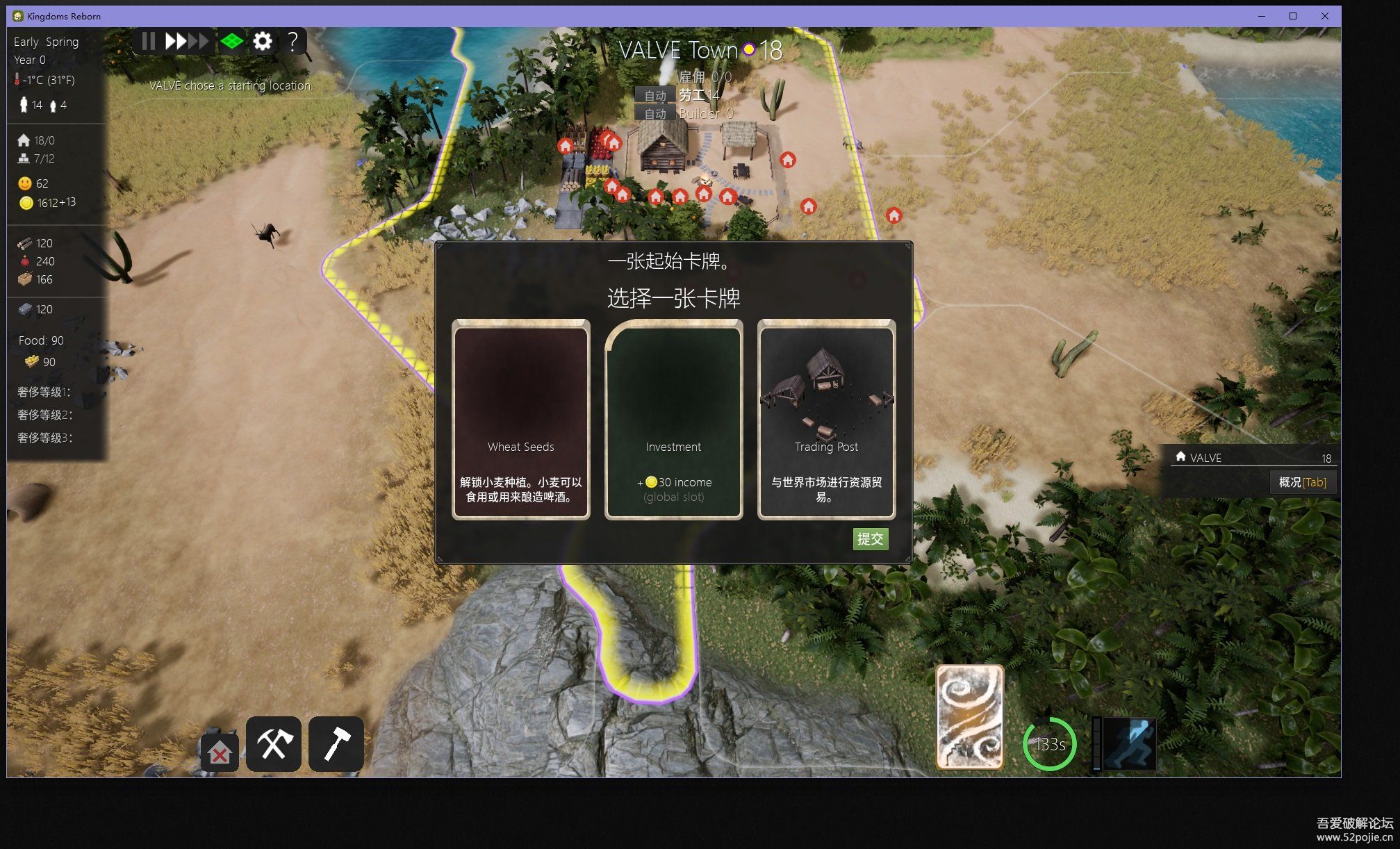1400x849 pixels.
Task: Click the running figure icon
Action: 1130,744
